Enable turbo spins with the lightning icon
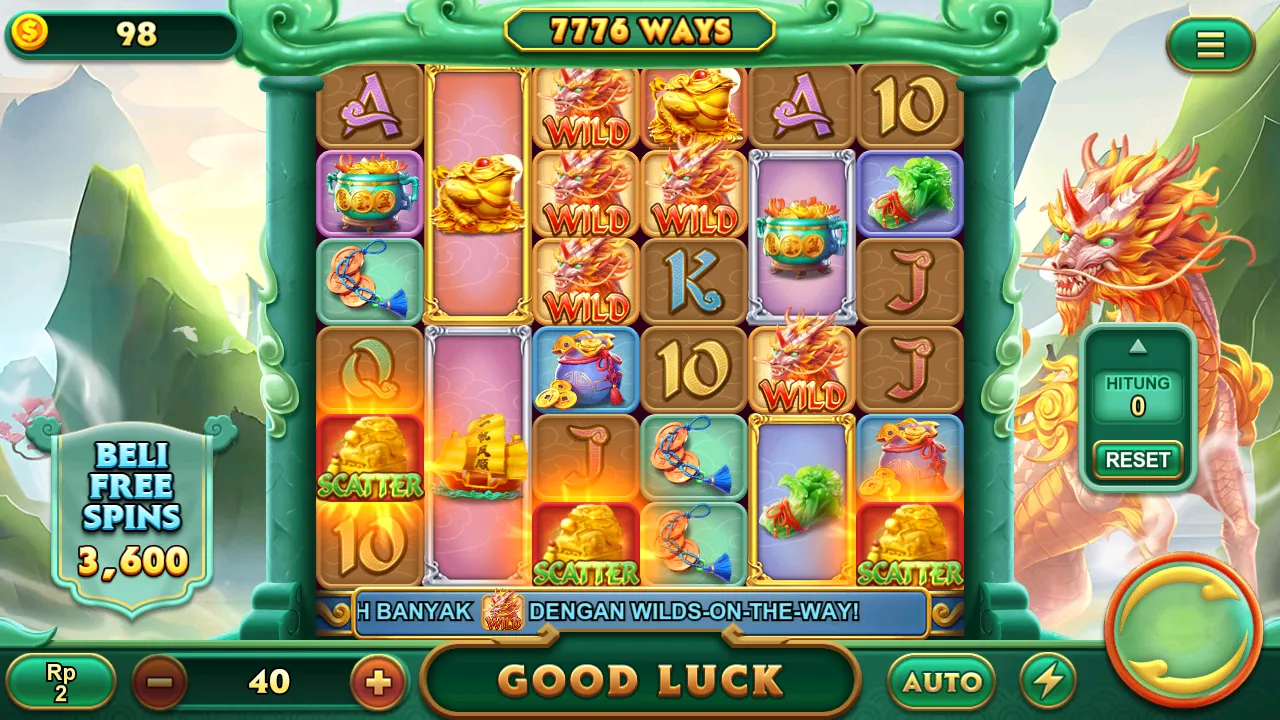The width and height of the screenshot is (1280, 720). [x=1046, y=681]
